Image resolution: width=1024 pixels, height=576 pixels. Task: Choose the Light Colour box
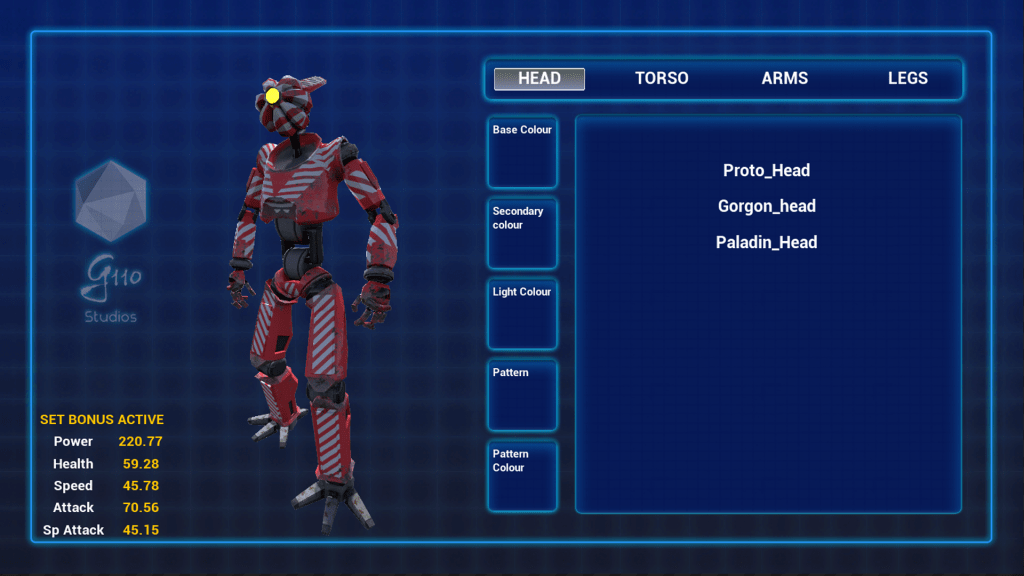[522, 314]
